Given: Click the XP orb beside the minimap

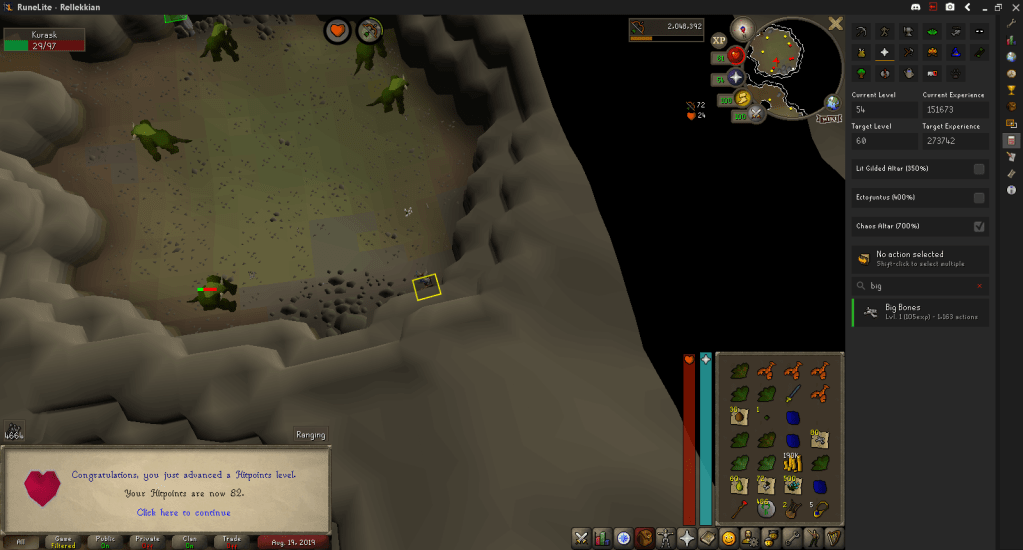Looking at the screenshot, I should pyautogui.click(x=719, y=41).
